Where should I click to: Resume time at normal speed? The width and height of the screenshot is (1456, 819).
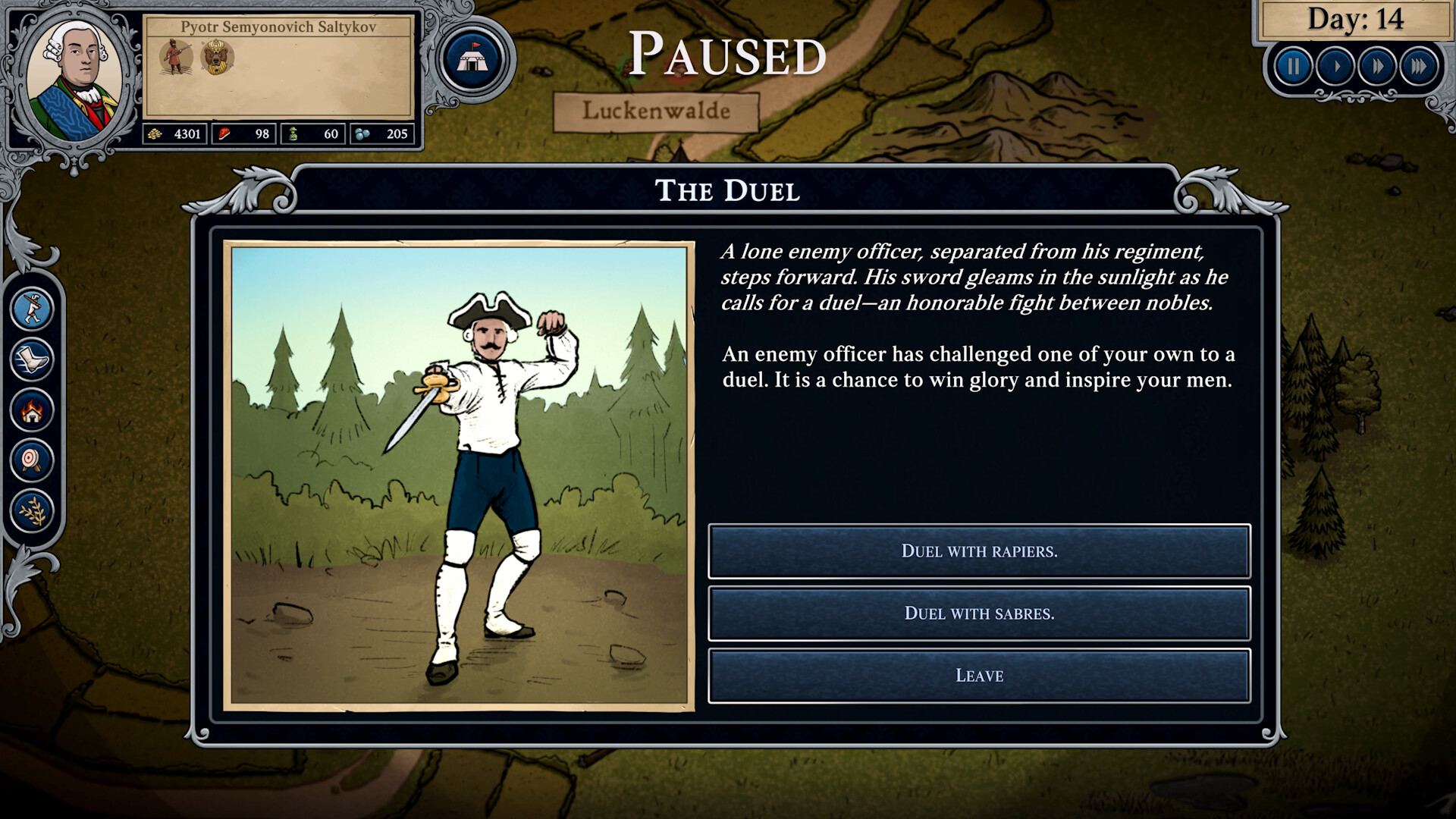[x=1336, y=67]
